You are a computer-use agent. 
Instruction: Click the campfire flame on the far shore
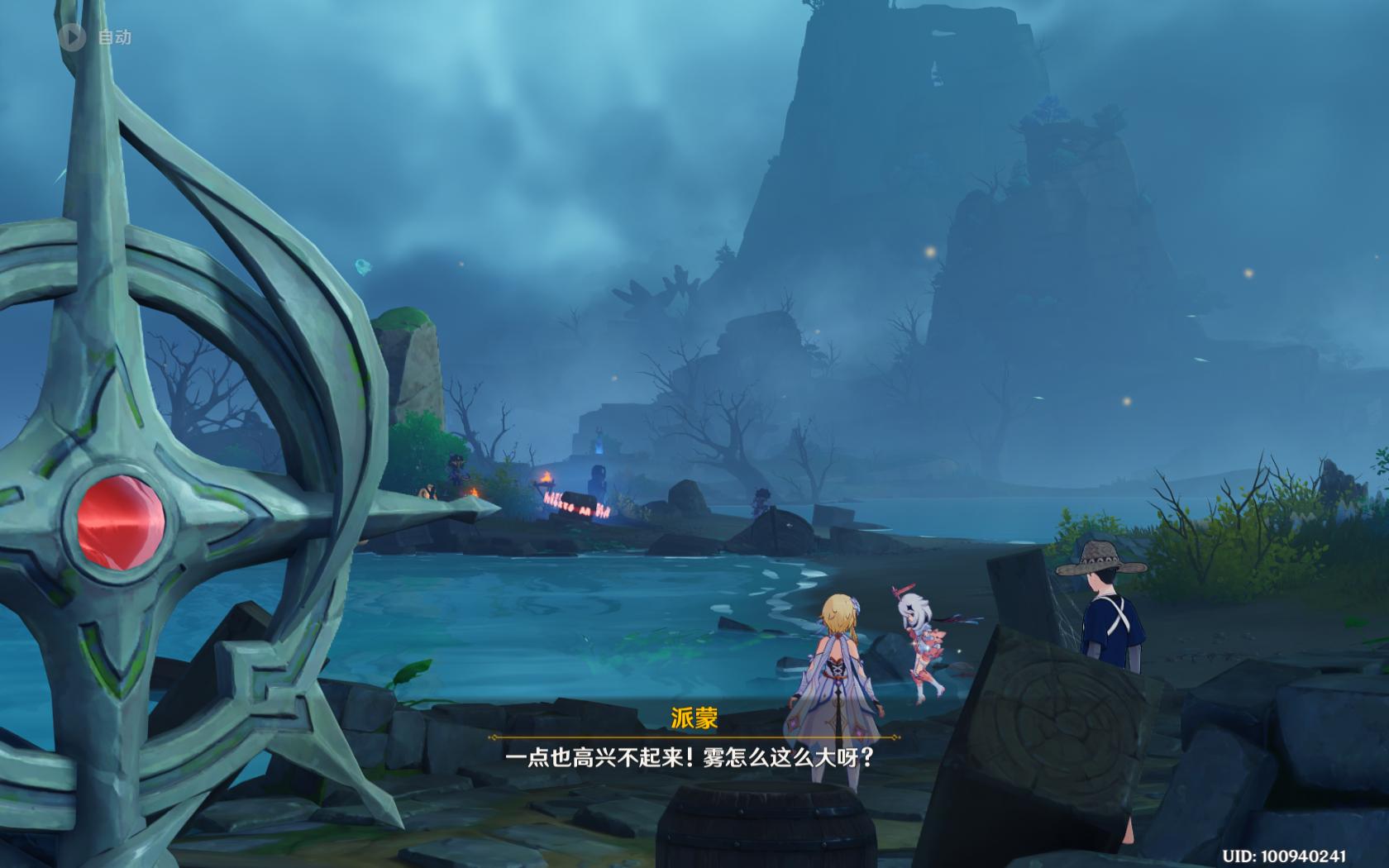[547, 478]
